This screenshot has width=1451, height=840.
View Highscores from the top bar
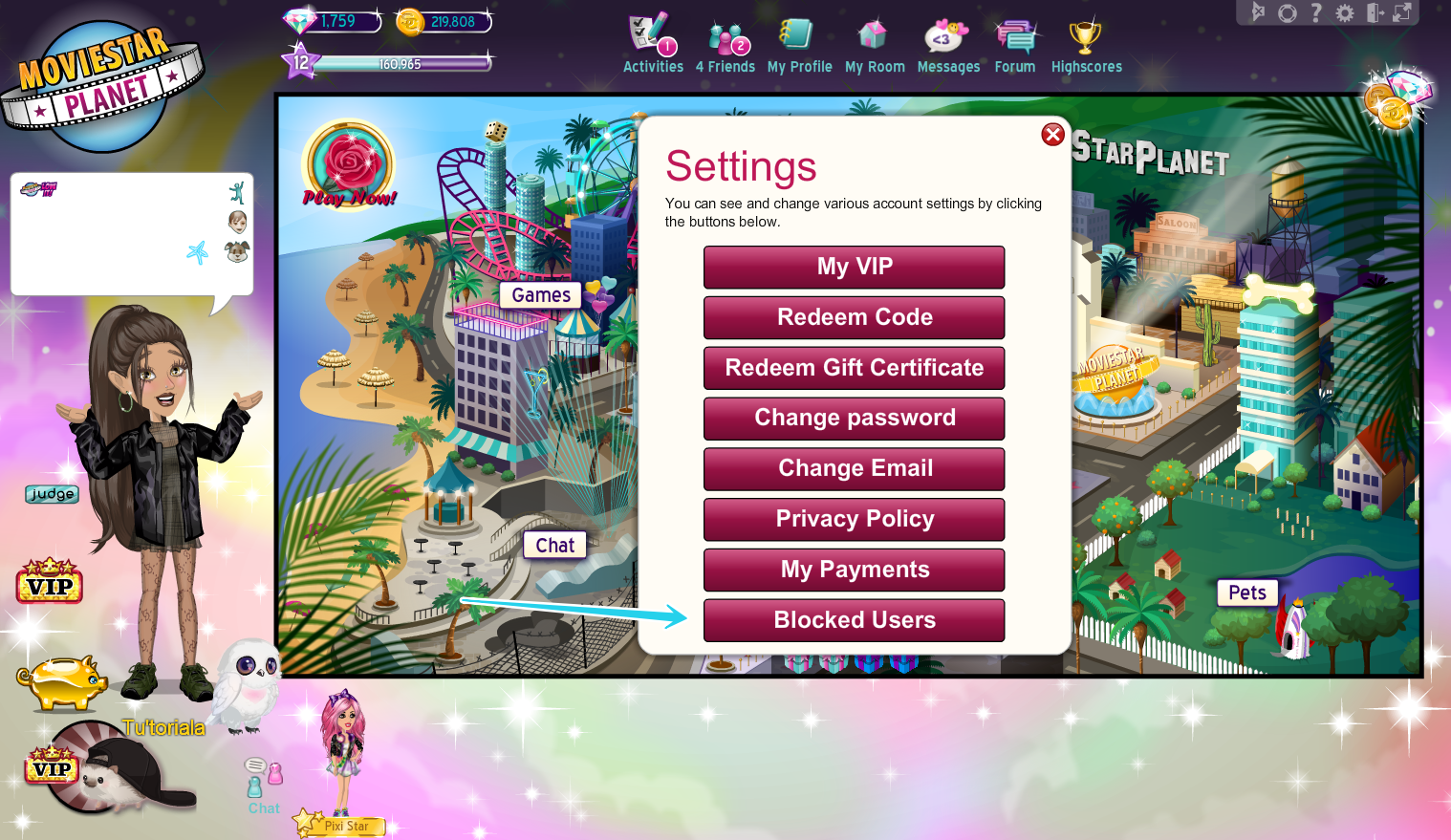1086,33
